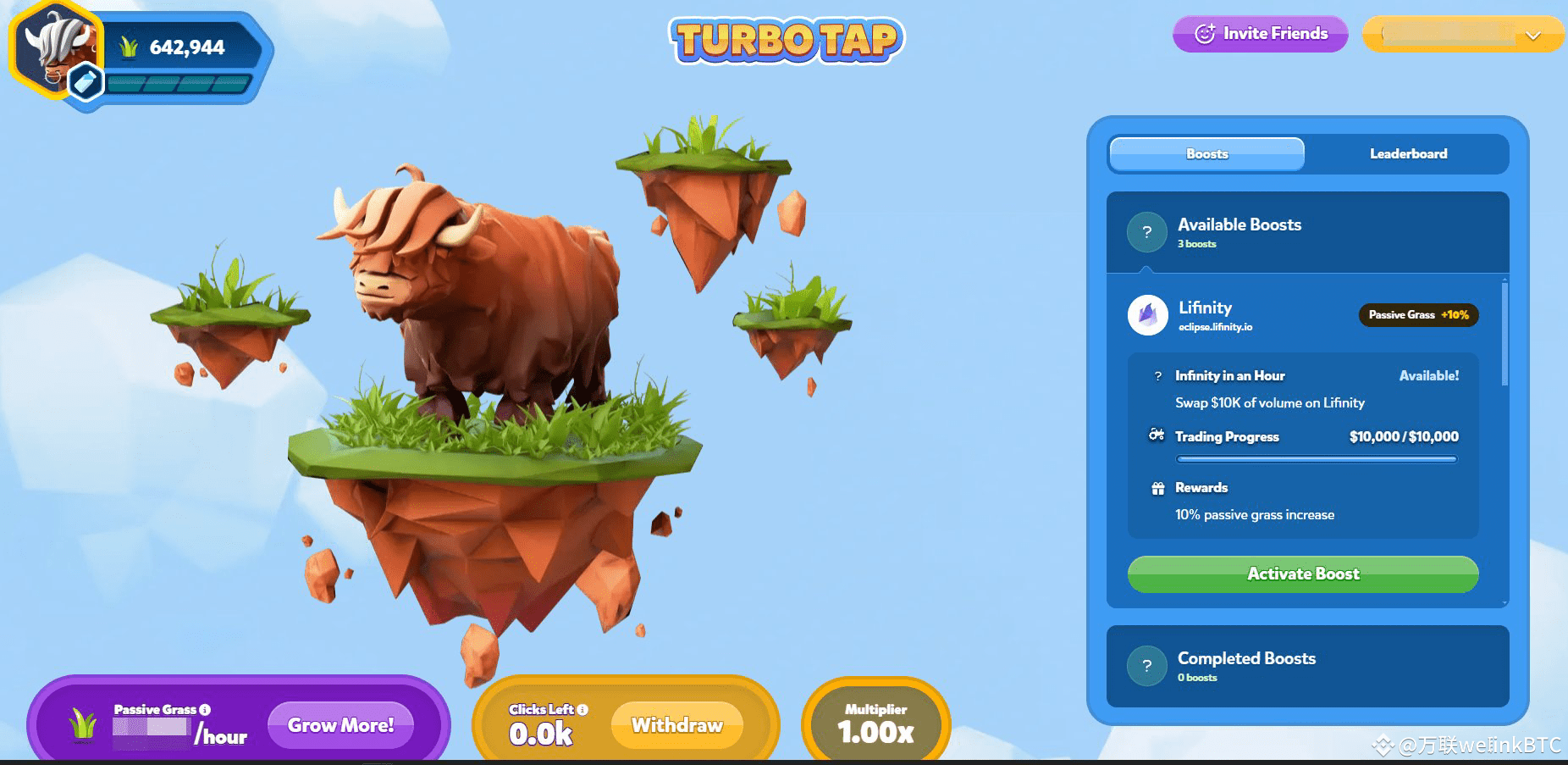Switch to the Leaderboard tab

coord(1408,153)
